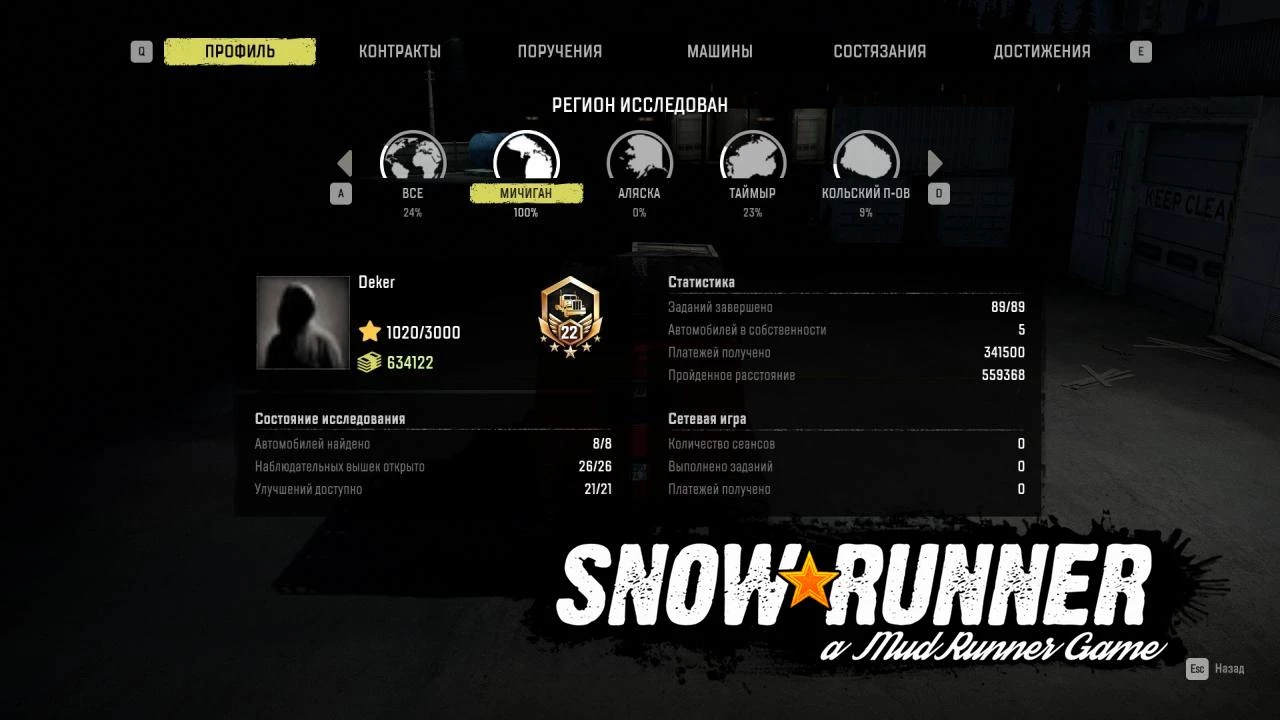Expand regions right with the right arrow
The width and height of the screenshot is (1280, 720).
(935, 162)
